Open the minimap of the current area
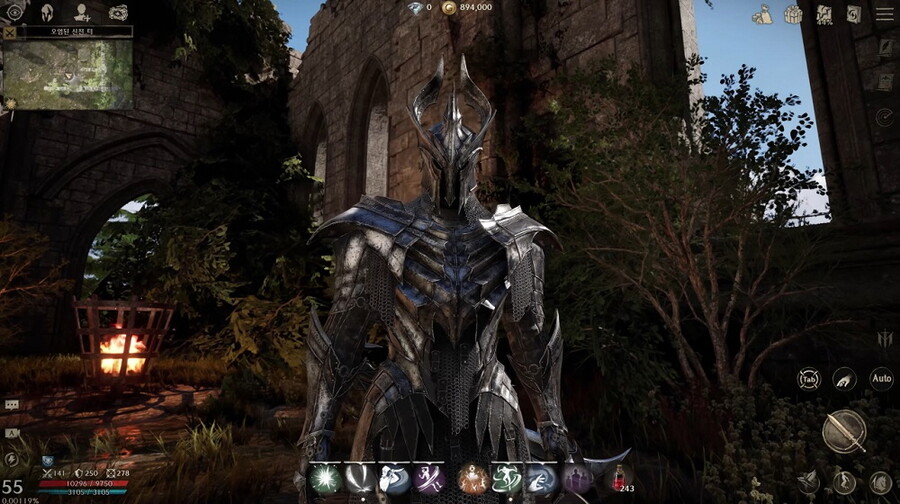This screenshot has height=504, width=900. (67, 74)
